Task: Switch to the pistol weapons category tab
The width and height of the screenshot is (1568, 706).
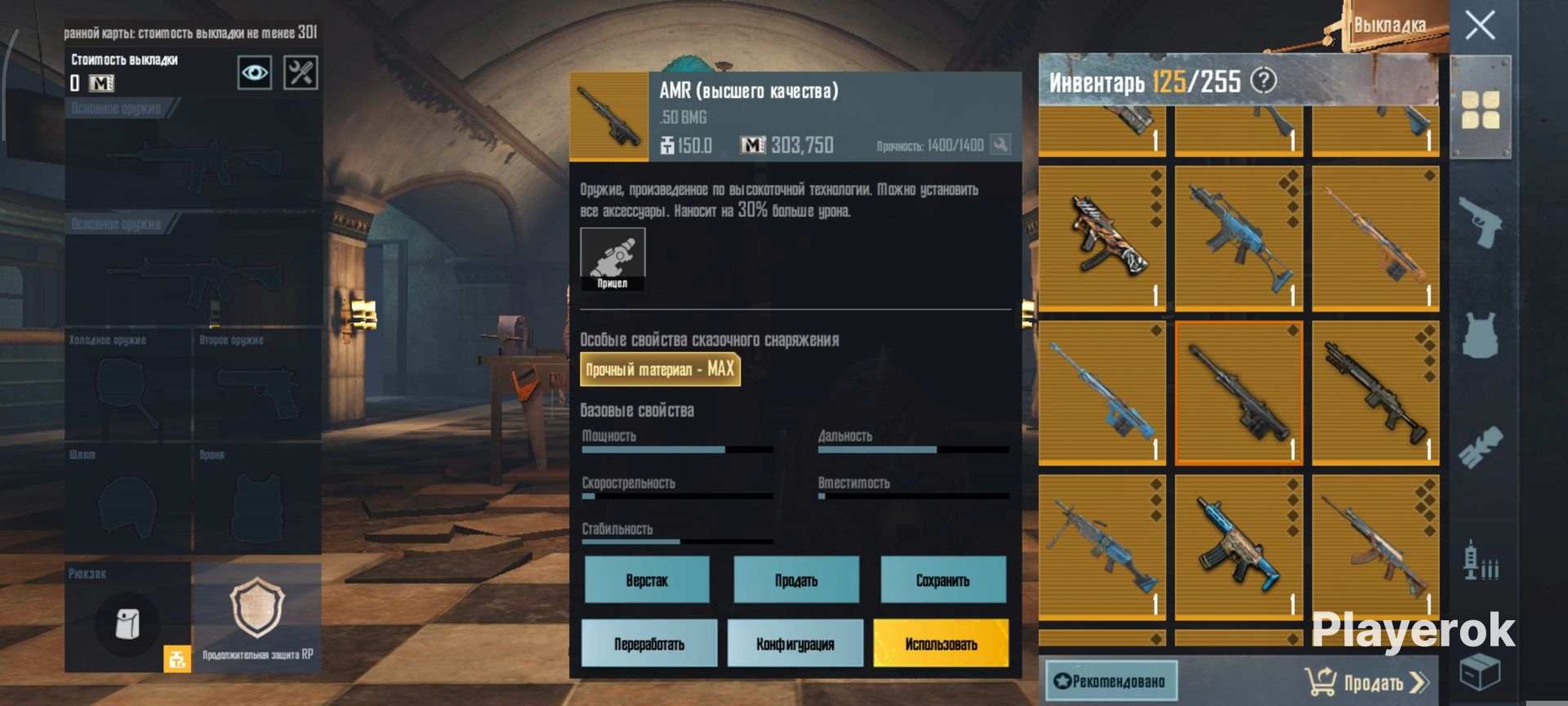Action: (1480, 221)
